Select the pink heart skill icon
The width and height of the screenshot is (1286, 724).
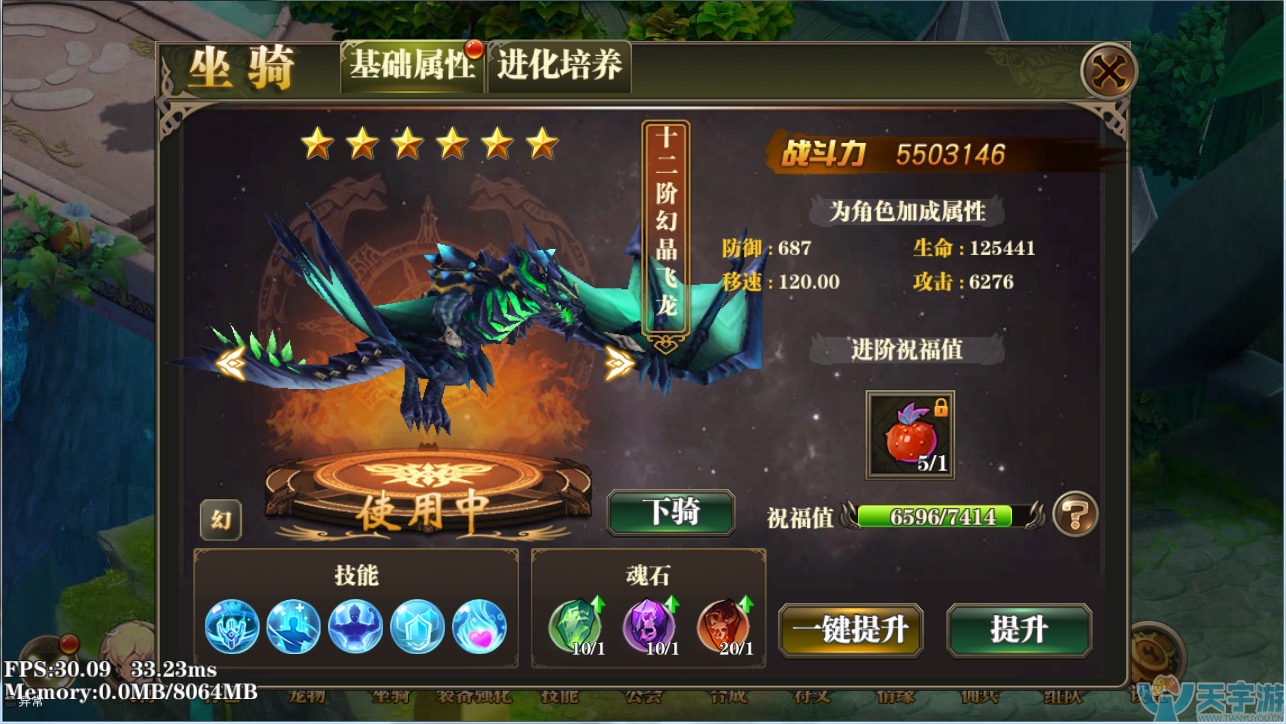479,627
